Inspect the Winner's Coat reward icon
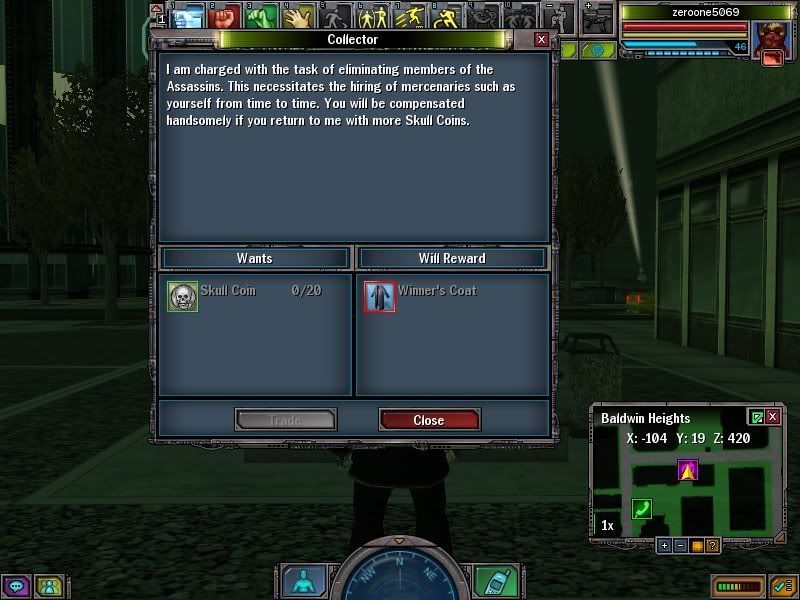This screenshot has width=800, height=600. click(x=380, y=297)
